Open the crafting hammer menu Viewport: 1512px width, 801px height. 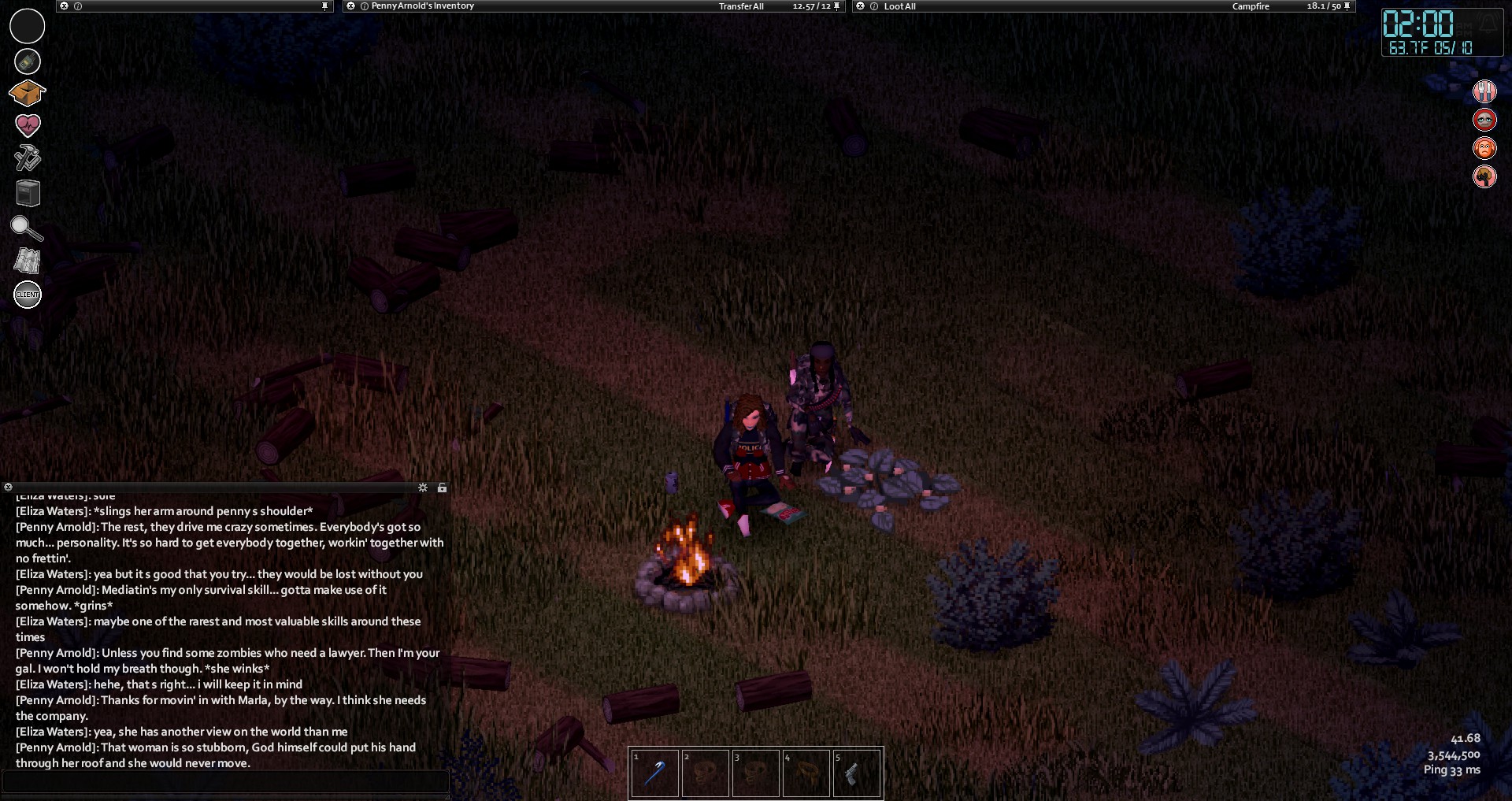[x=27, y=158]
